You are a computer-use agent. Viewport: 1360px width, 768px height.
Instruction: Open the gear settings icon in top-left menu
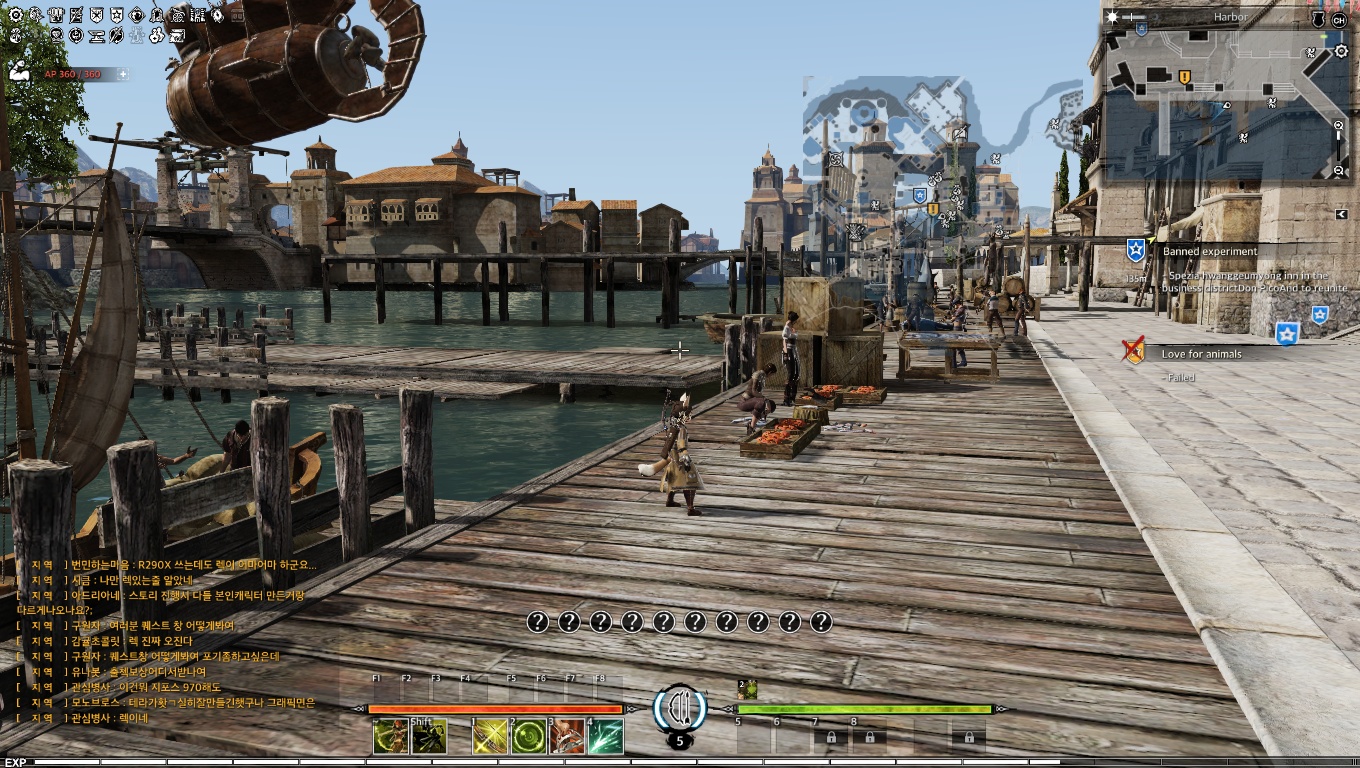click(x=15, y=15)
